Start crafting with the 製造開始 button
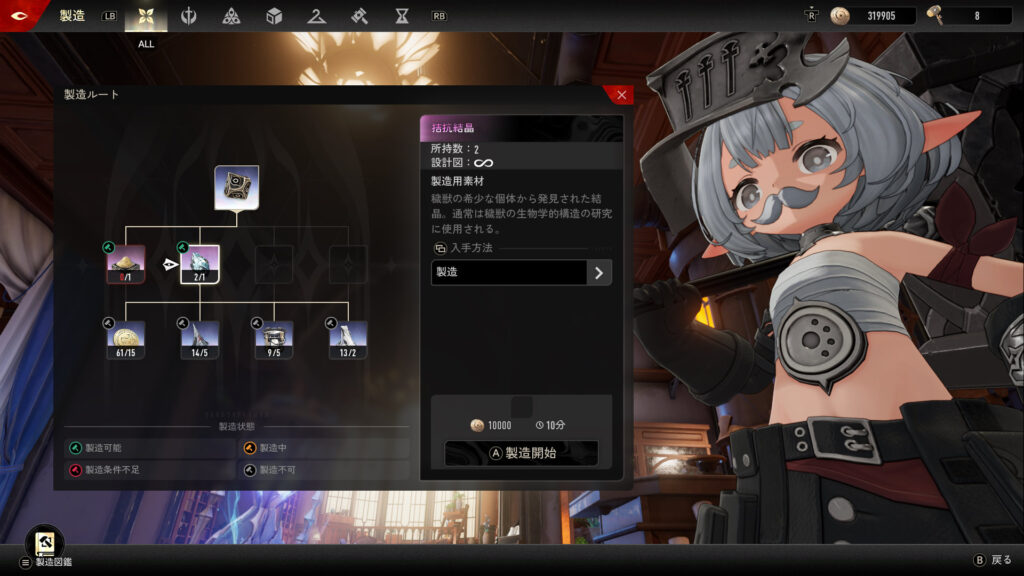Screen dimensions: 1024x576 click(x=521, y=453)
